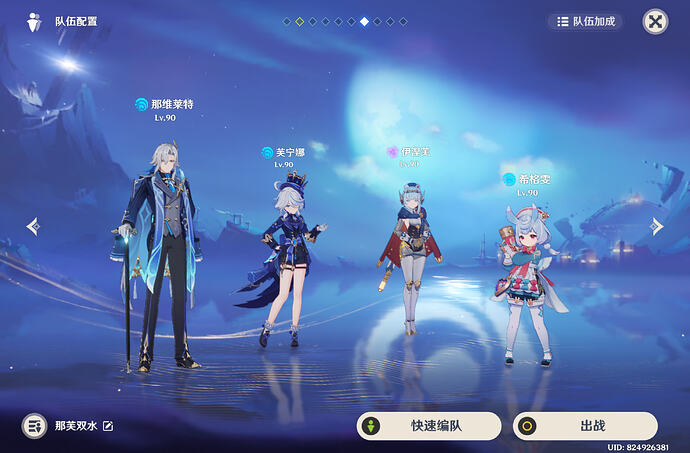Rename the party 那芙双水 with edit icon

pyautogui.click(x=108, y=426)
